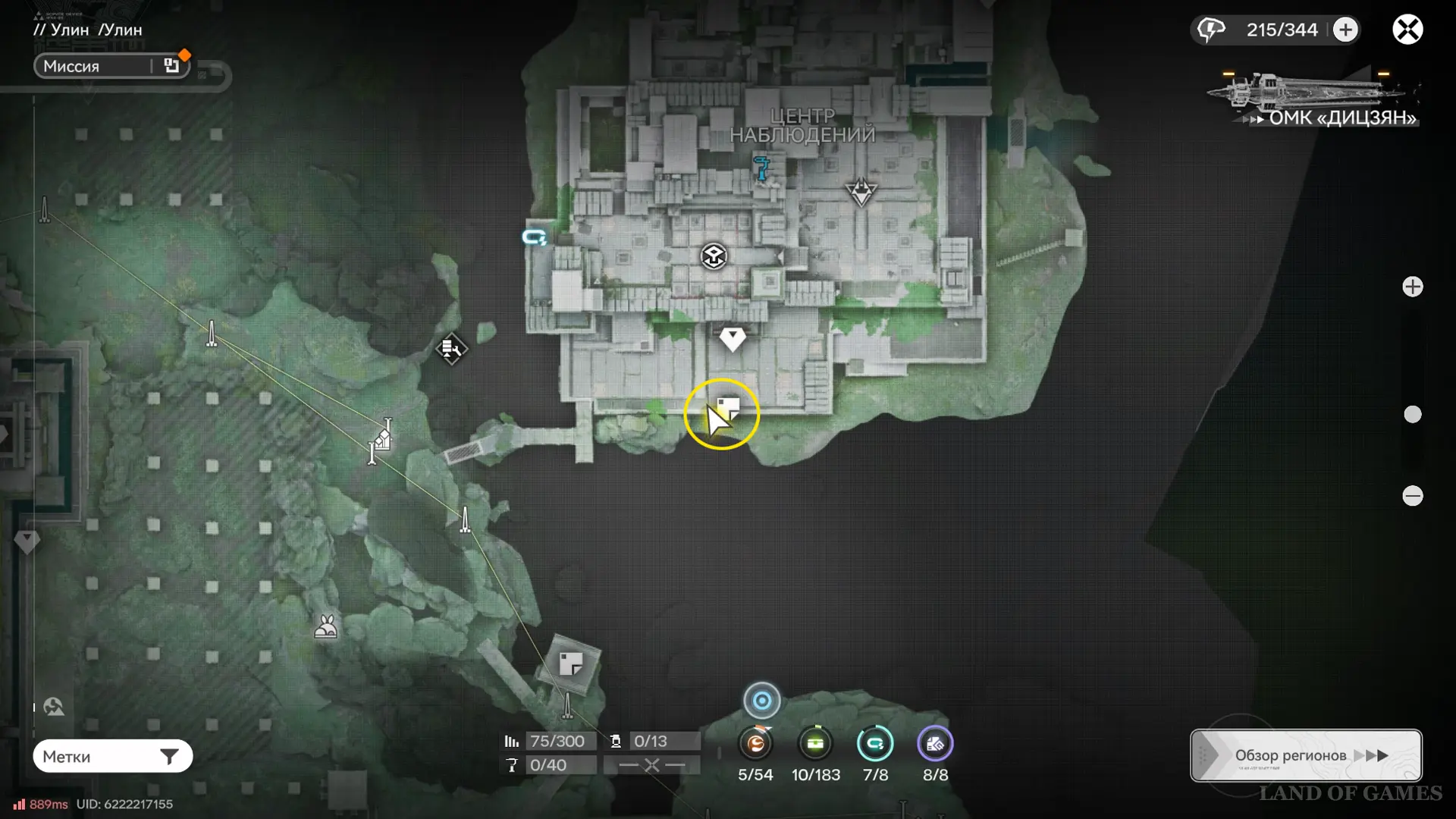Viewport: 1456px width, 819px height.
Task: Zoom out the map with minus button
Action: pyautogui.click(x=1412, y=496)
